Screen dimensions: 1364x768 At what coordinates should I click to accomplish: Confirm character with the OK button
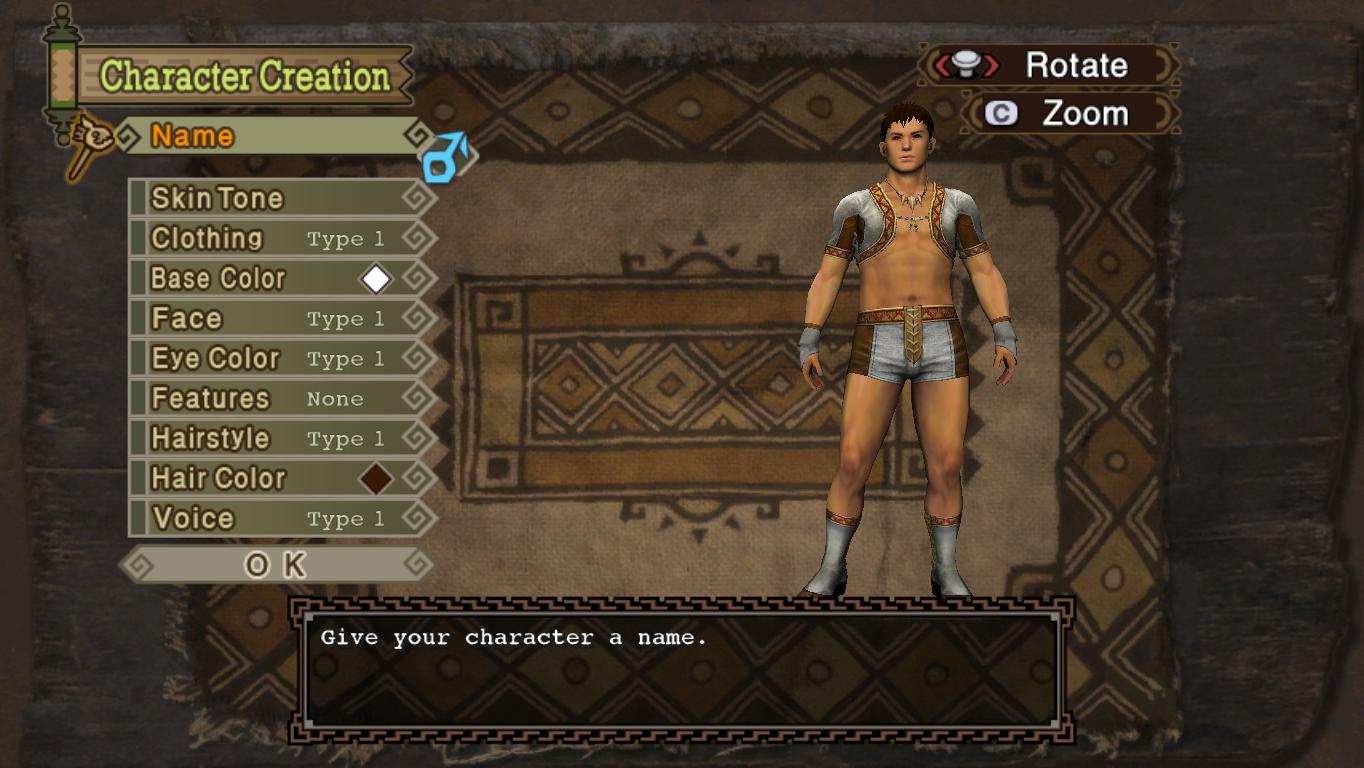pyautogui.click(x=275, y=565)
